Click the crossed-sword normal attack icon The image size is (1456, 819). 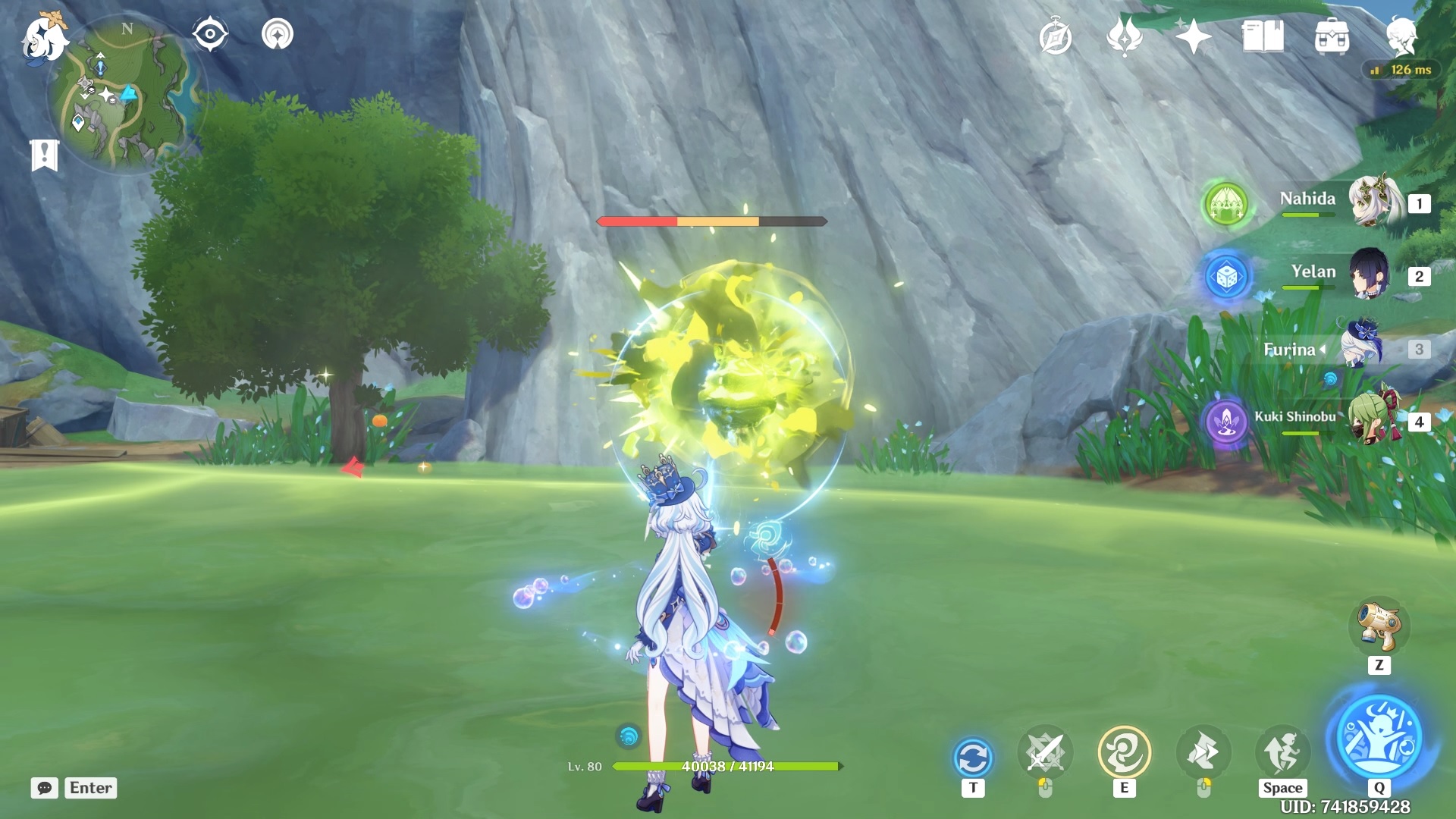point(1045,752)
